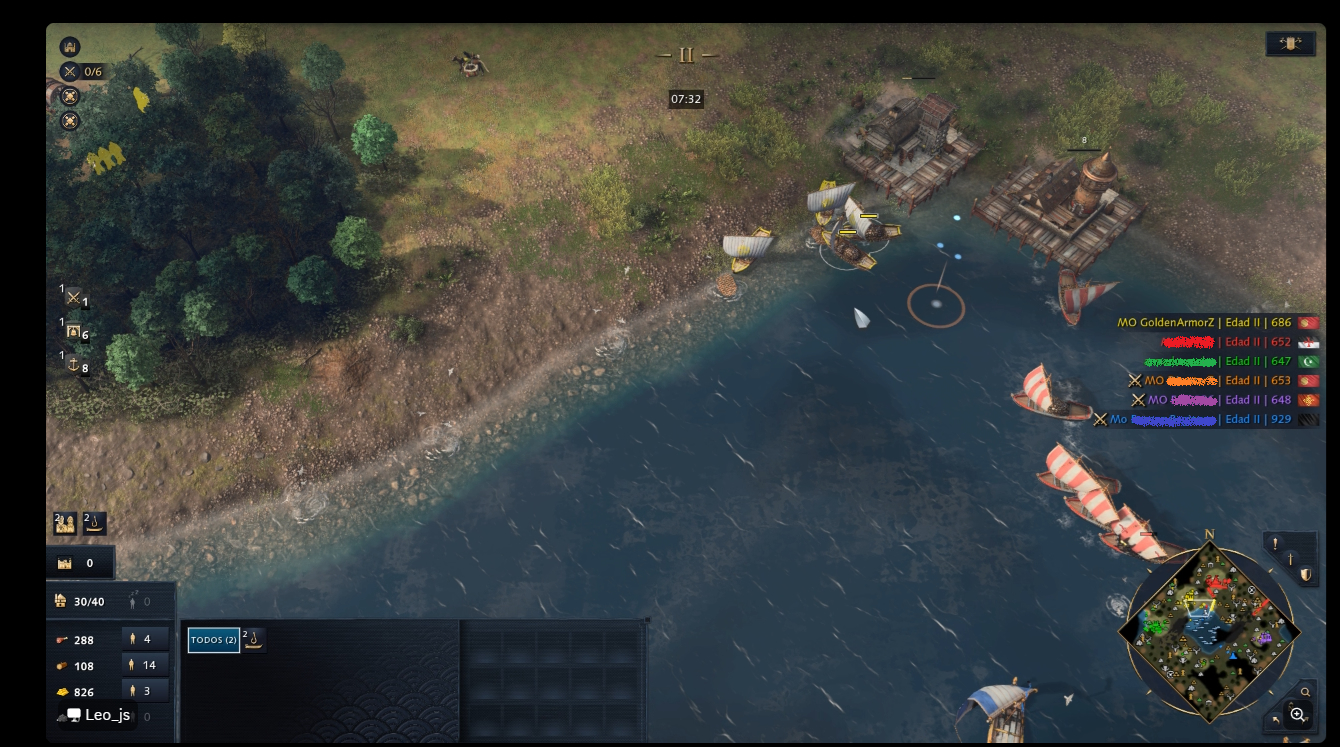1340x747 pixels.
Task: Select the crossed swords 0/6 objective
Action: click(82, 71)
